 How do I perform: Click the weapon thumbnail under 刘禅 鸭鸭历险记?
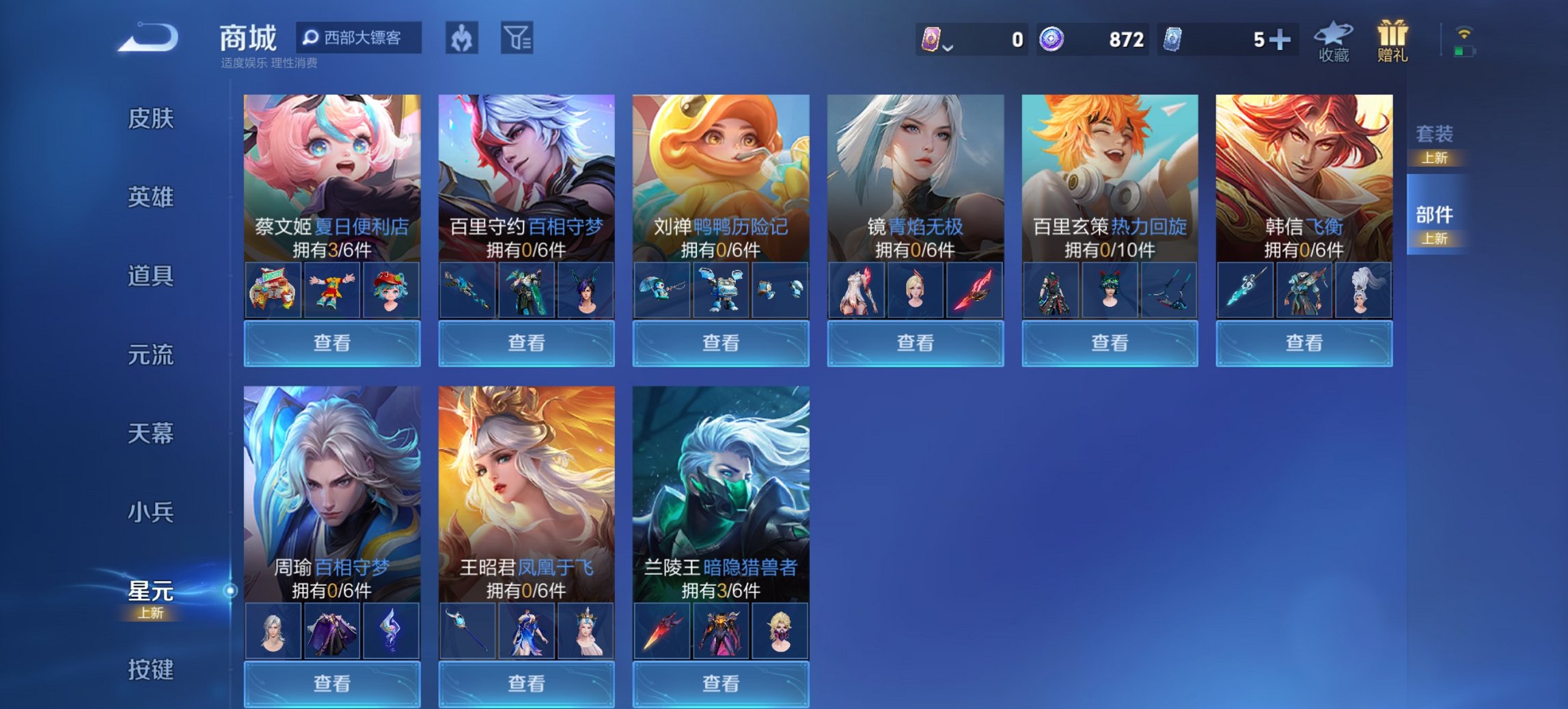pos(661,289)
